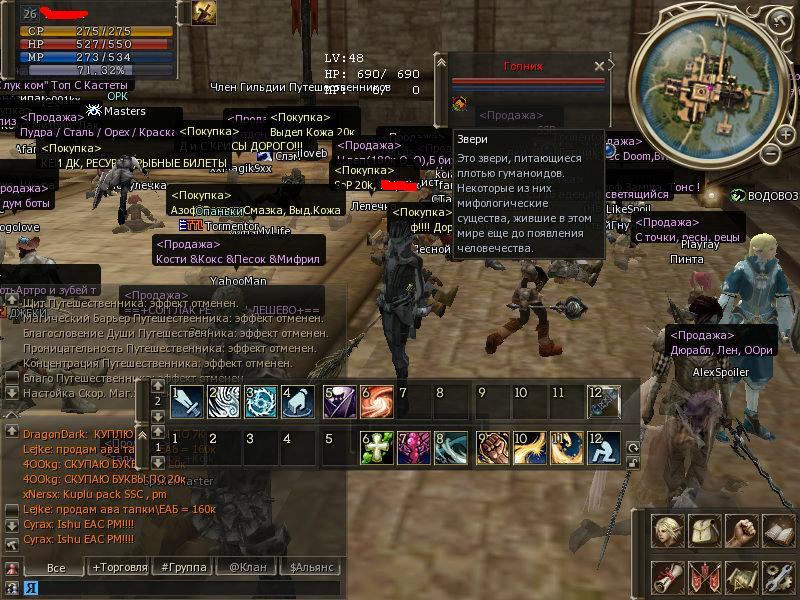Open the world map icon
This screenshot has height=600, width=800.
tap(740, 577)
